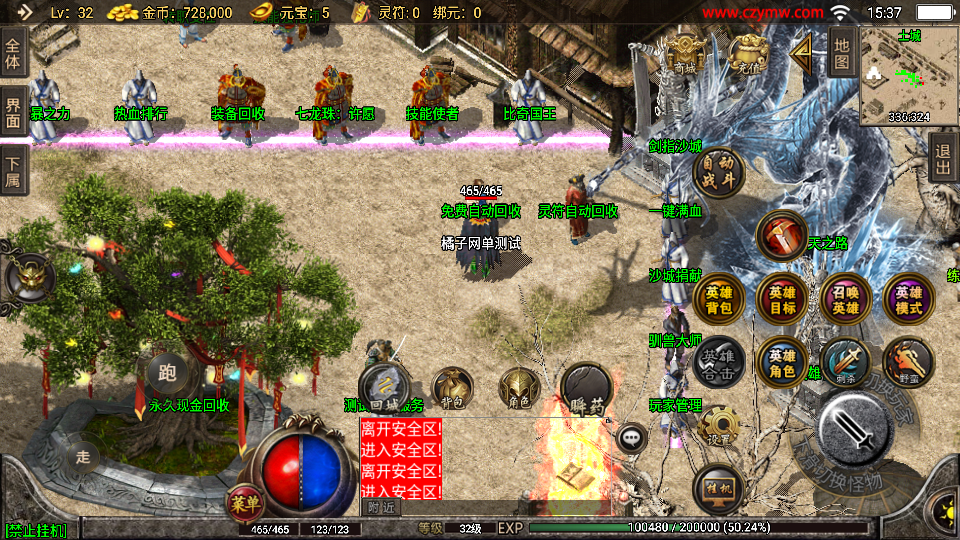The image size is (960, 540).
Task: Switch 英雄模式 hero mode
Action: [x=908, y=301]
